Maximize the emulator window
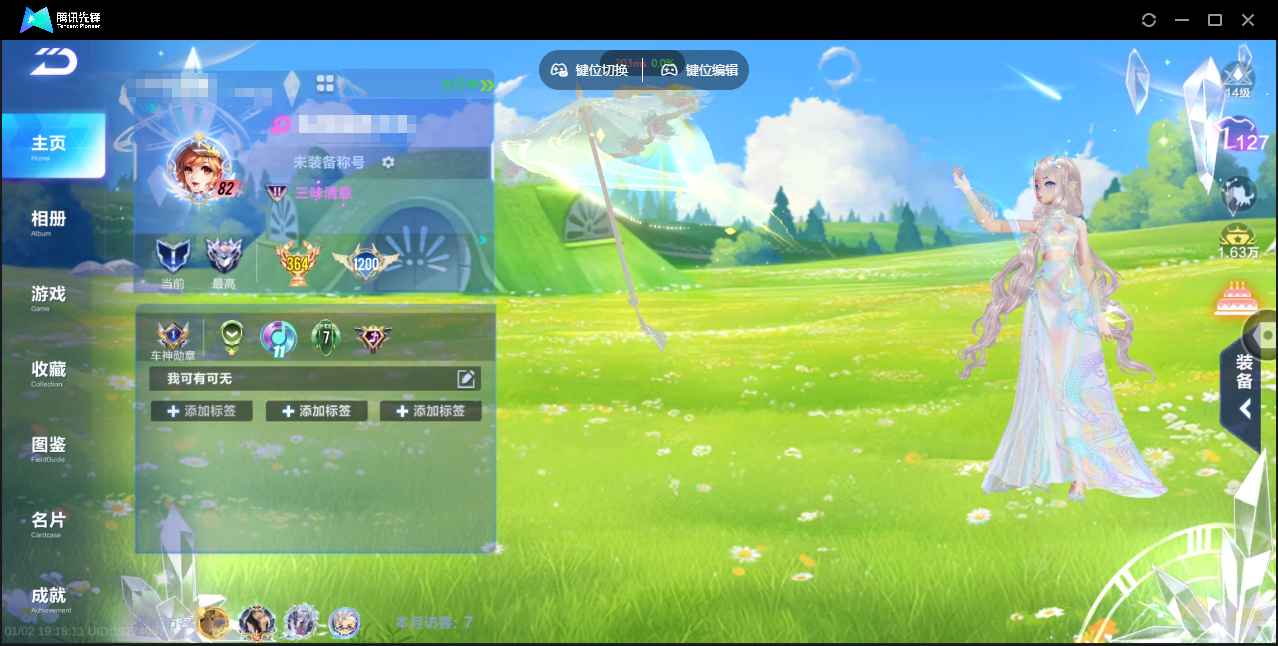This screenshot has width=1278, height=646. click(x=1215, y=20)
